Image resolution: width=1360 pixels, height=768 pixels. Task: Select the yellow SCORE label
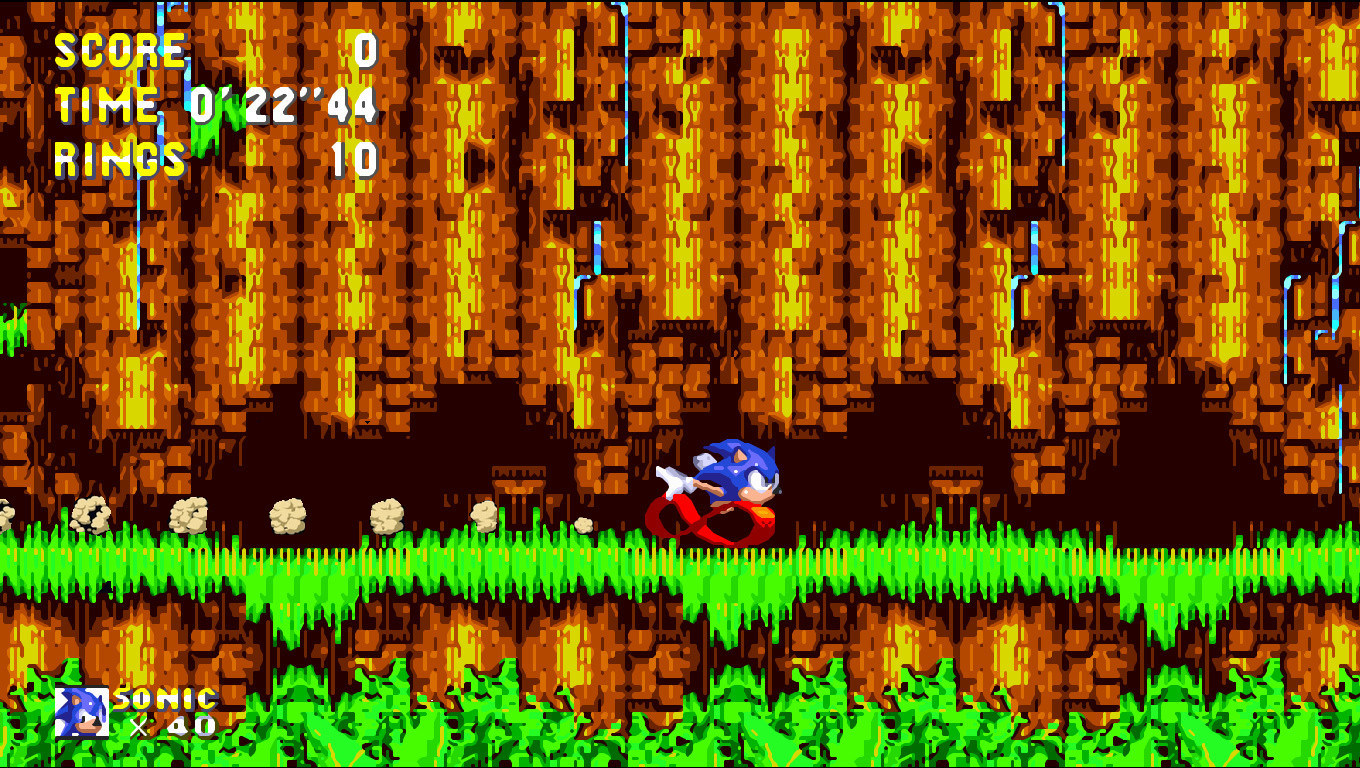coord(120,48)
